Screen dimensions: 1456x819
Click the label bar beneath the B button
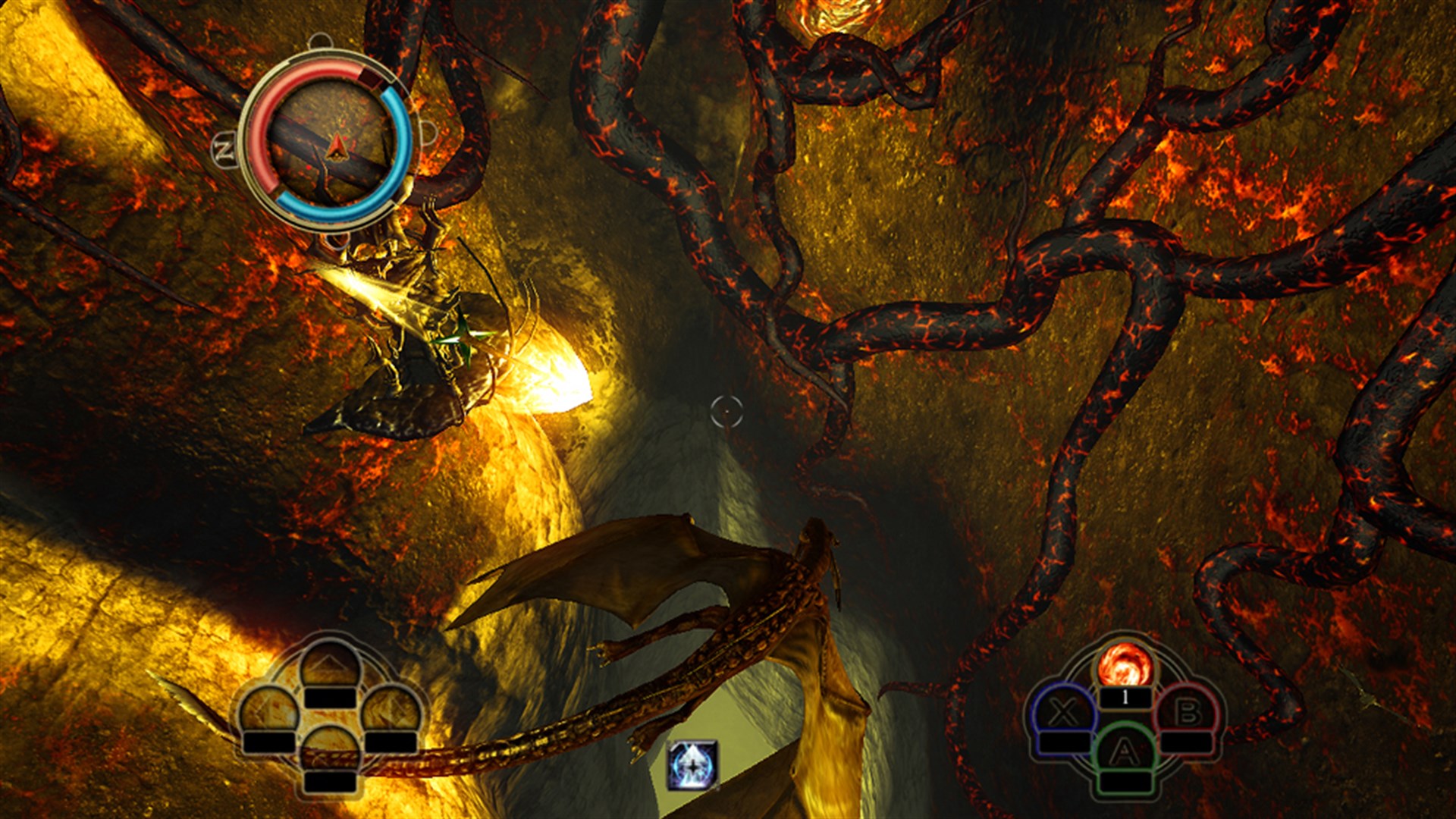coord(1187,742)
